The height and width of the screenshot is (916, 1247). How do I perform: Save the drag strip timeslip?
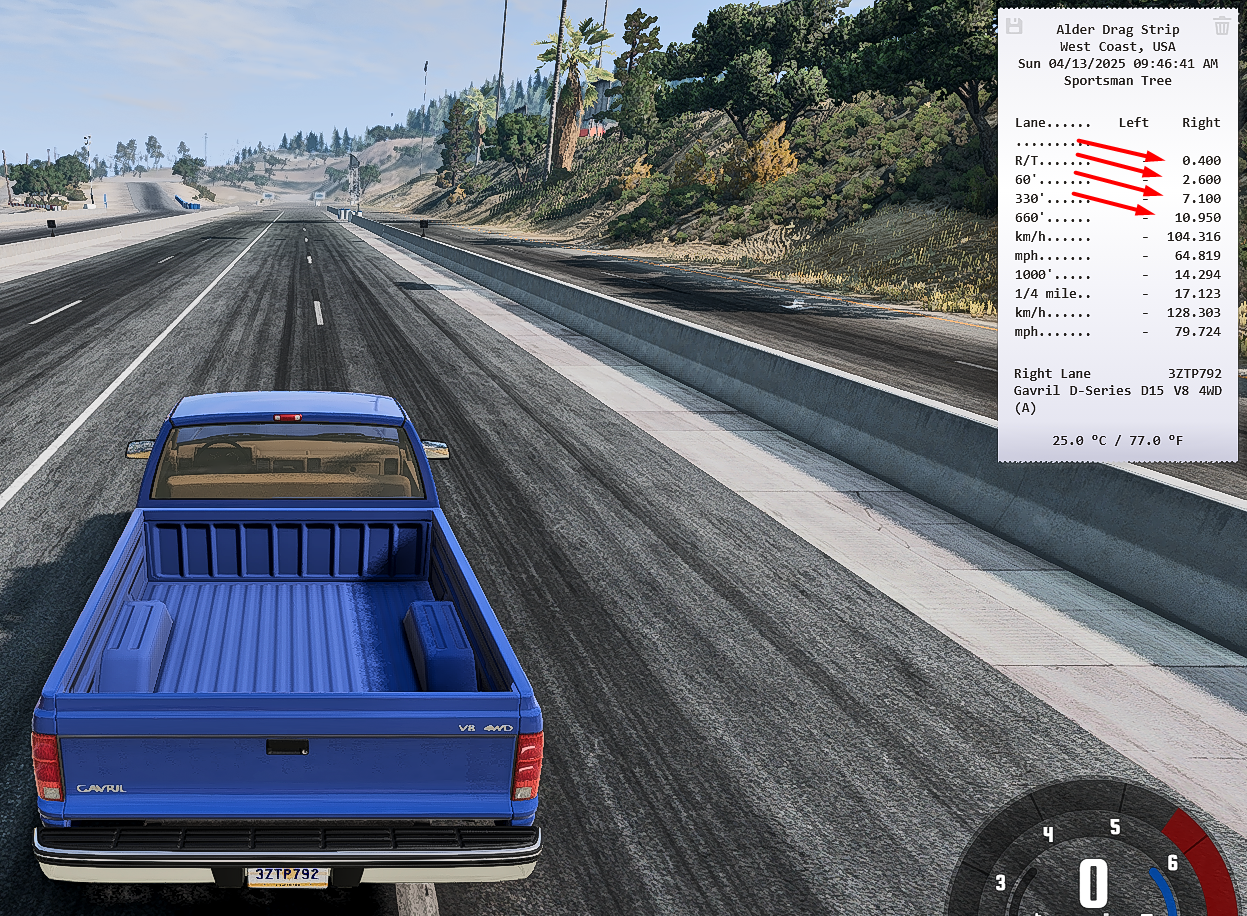[x=1013, y=26]
